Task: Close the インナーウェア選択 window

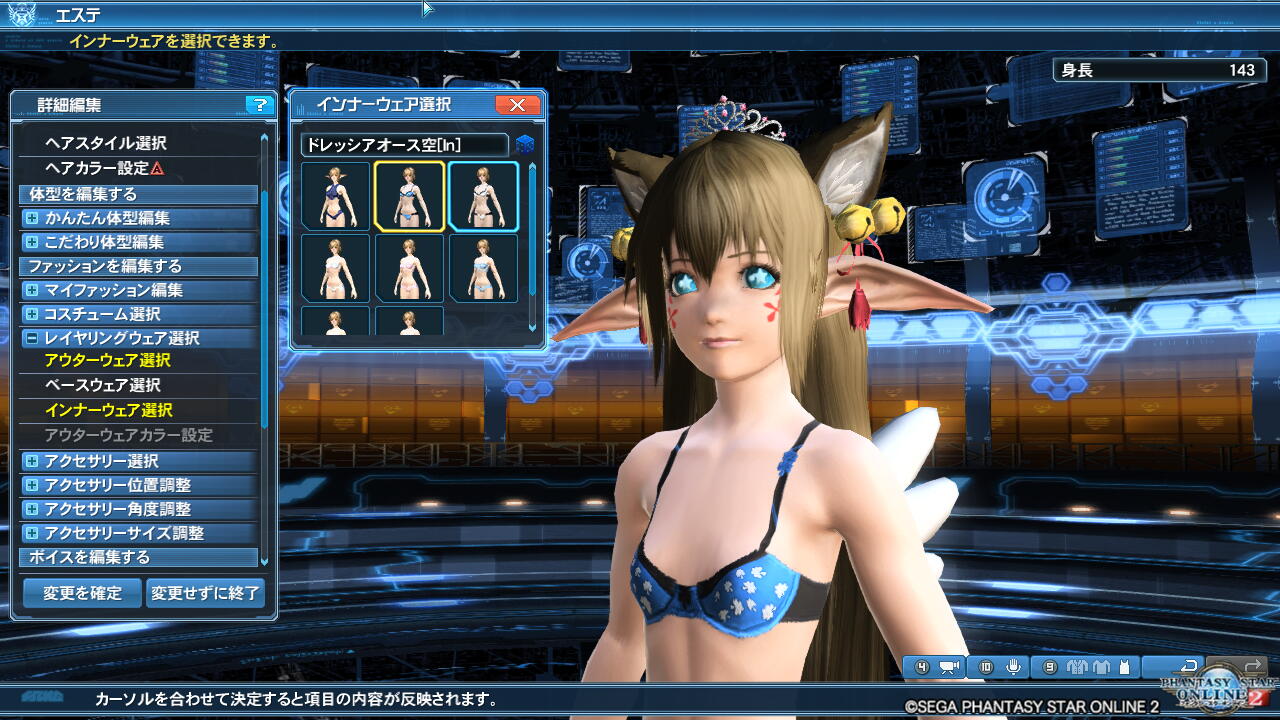Action: pos(517,105)
